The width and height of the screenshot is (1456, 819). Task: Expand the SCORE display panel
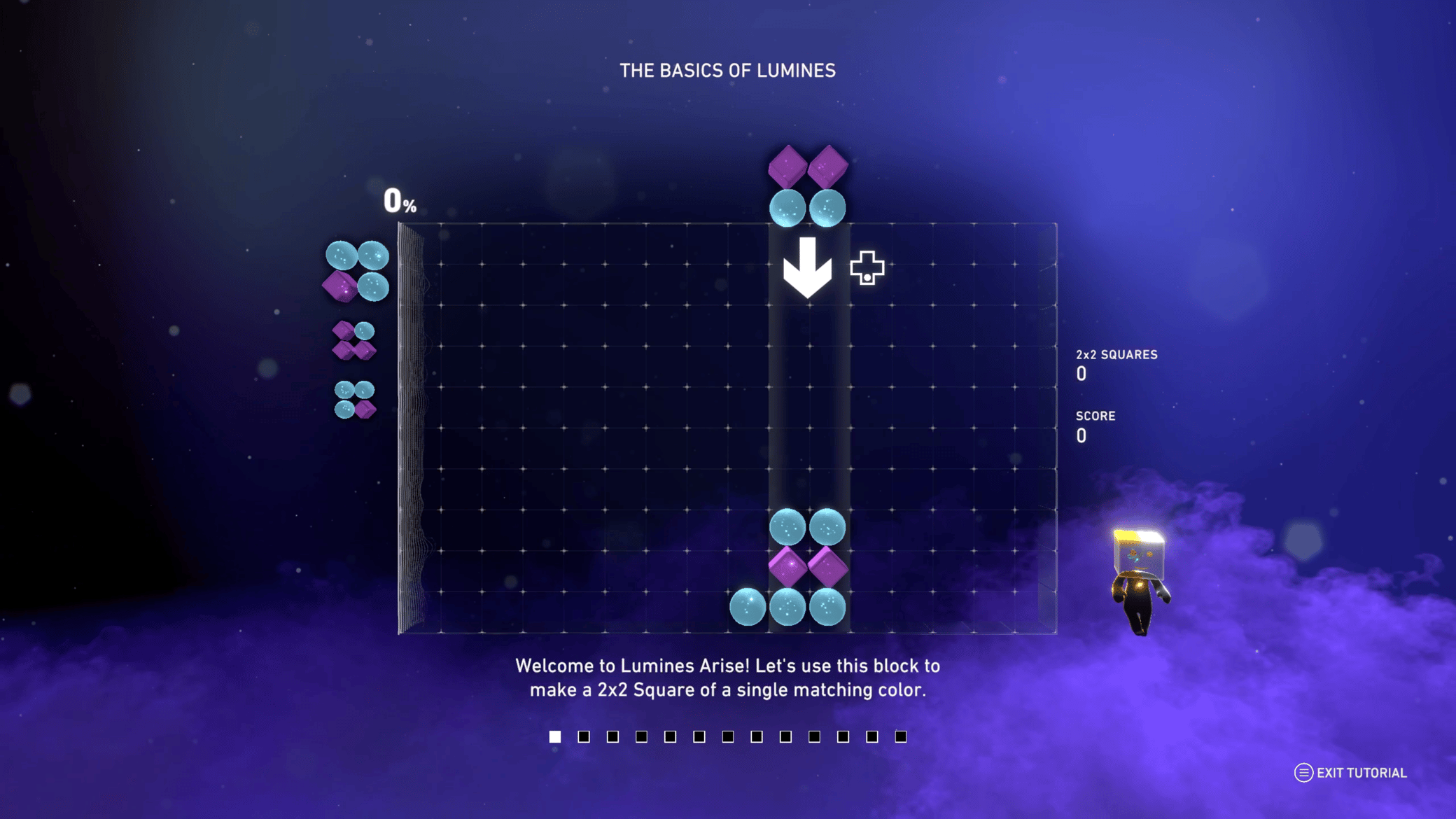[1097, 425]
